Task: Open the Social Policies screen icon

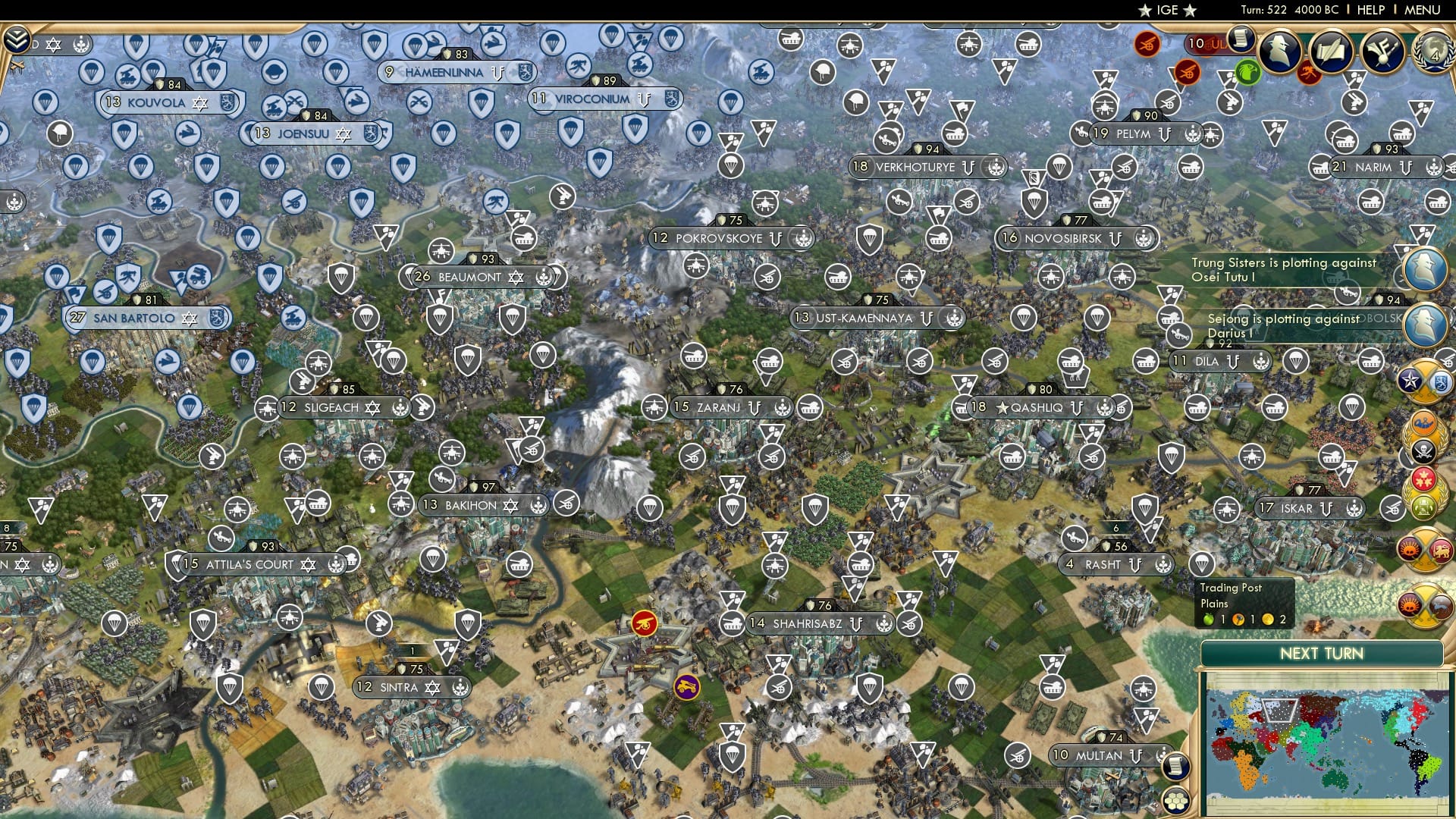Action: 1385,51
